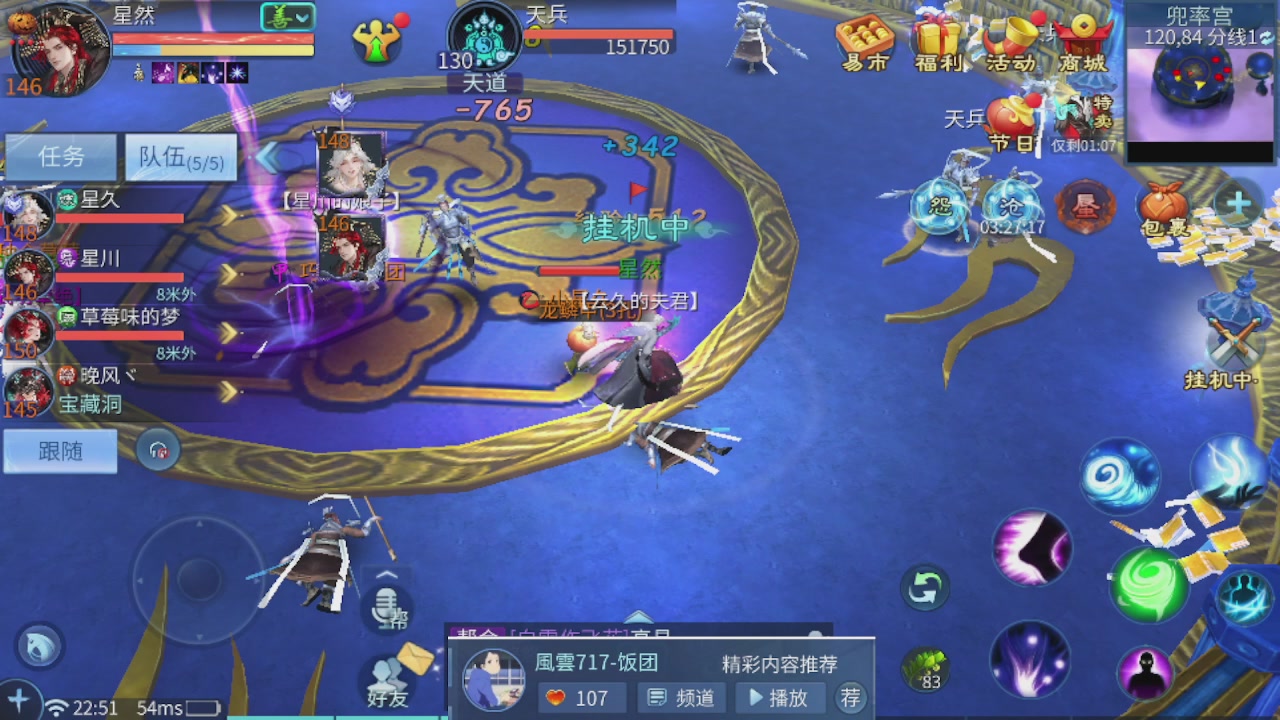Switch to the 任务 tab
The image size is (1280, 720).
point(60,157)
